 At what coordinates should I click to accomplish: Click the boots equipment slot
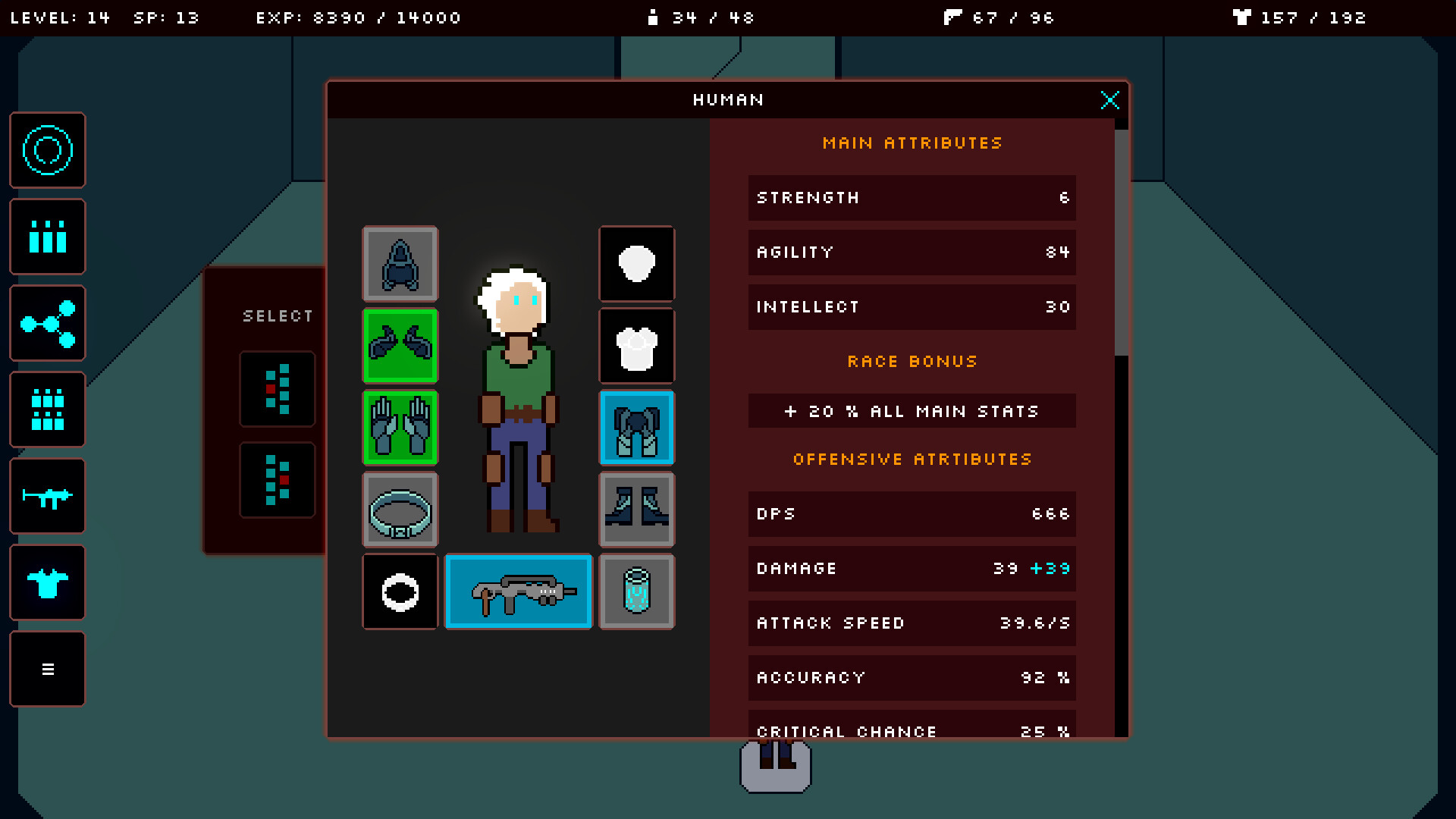click(636, 510)
